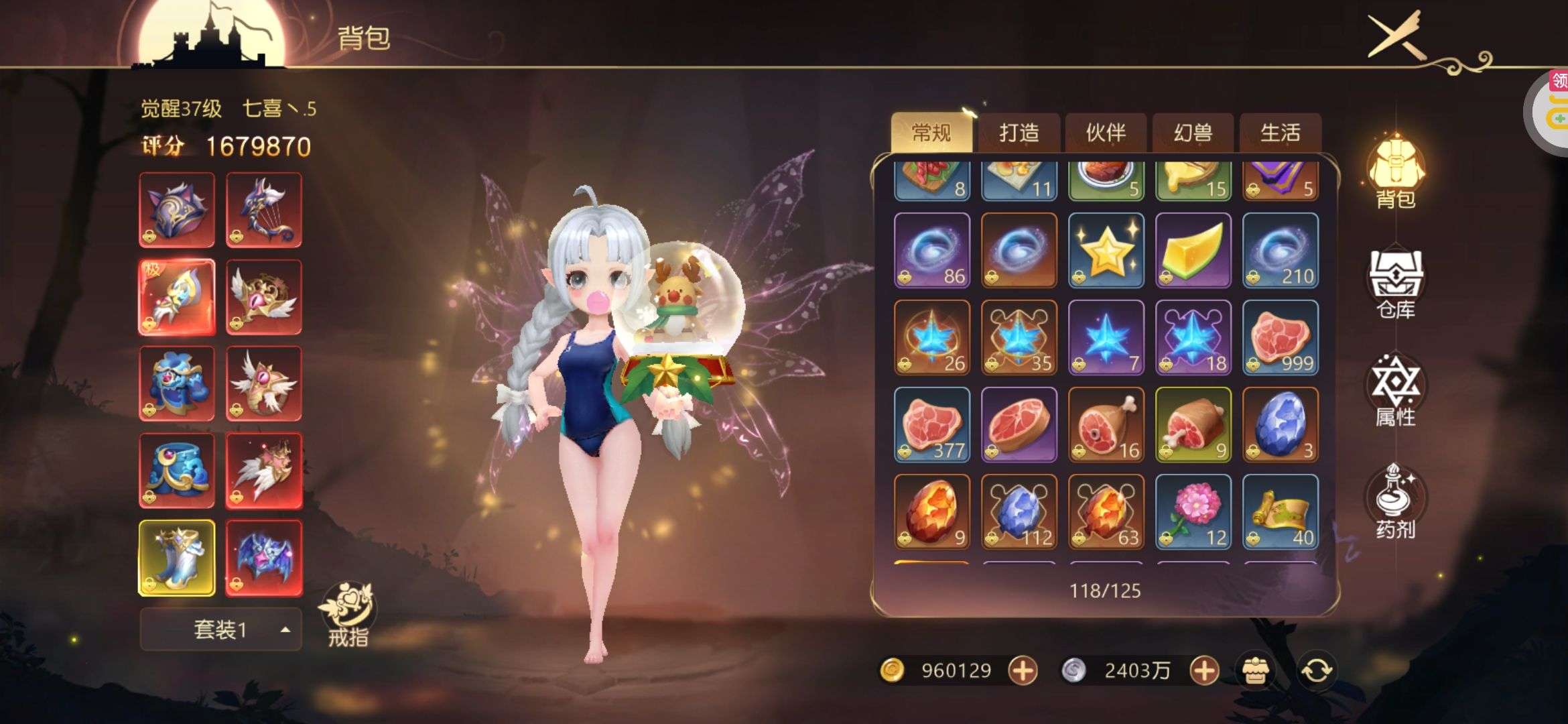Image resolution: width=1568 pixels, height=724 pixels.
Task: Show the 生活 tab items
Action: click(x=1280, y=133)
